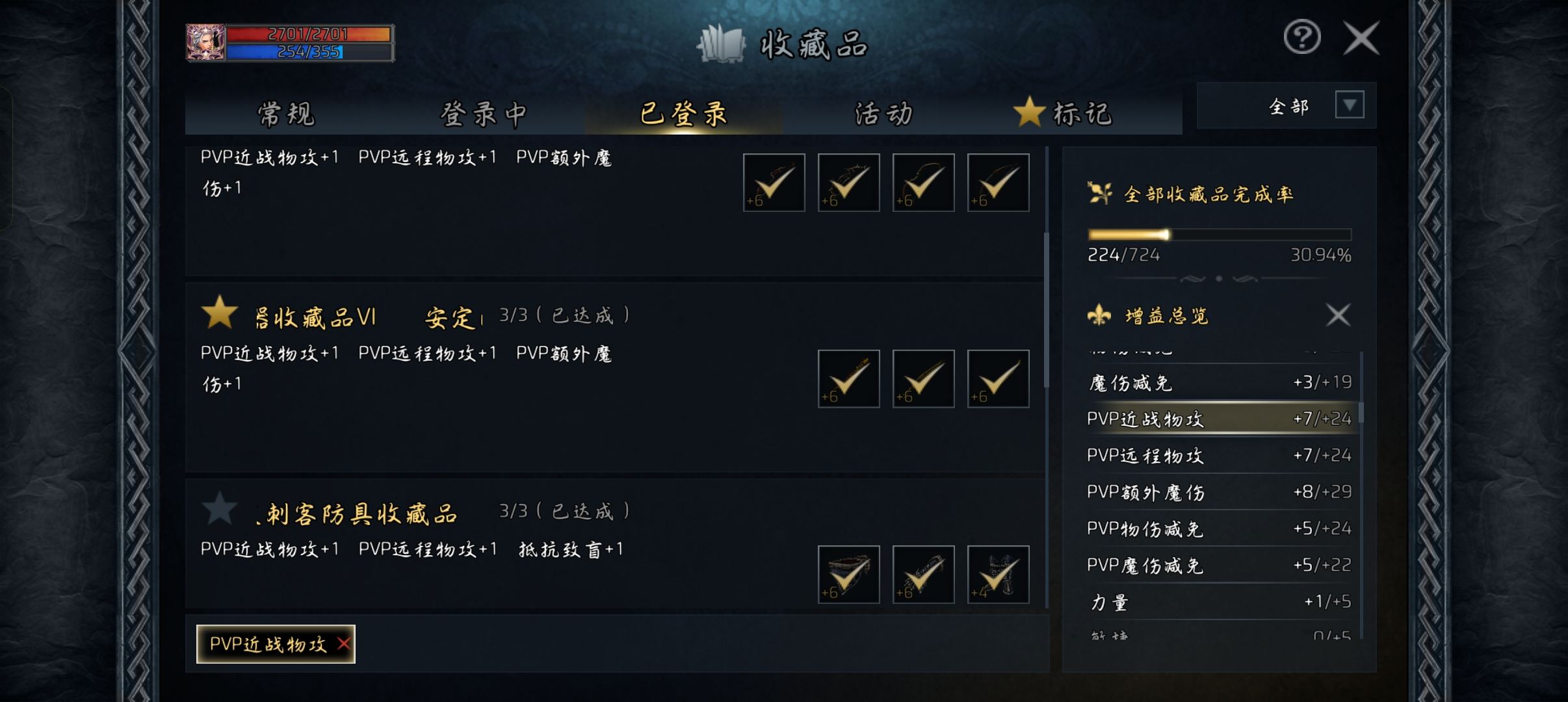Select the first +6 checked weapon item icon

point(774,183)
